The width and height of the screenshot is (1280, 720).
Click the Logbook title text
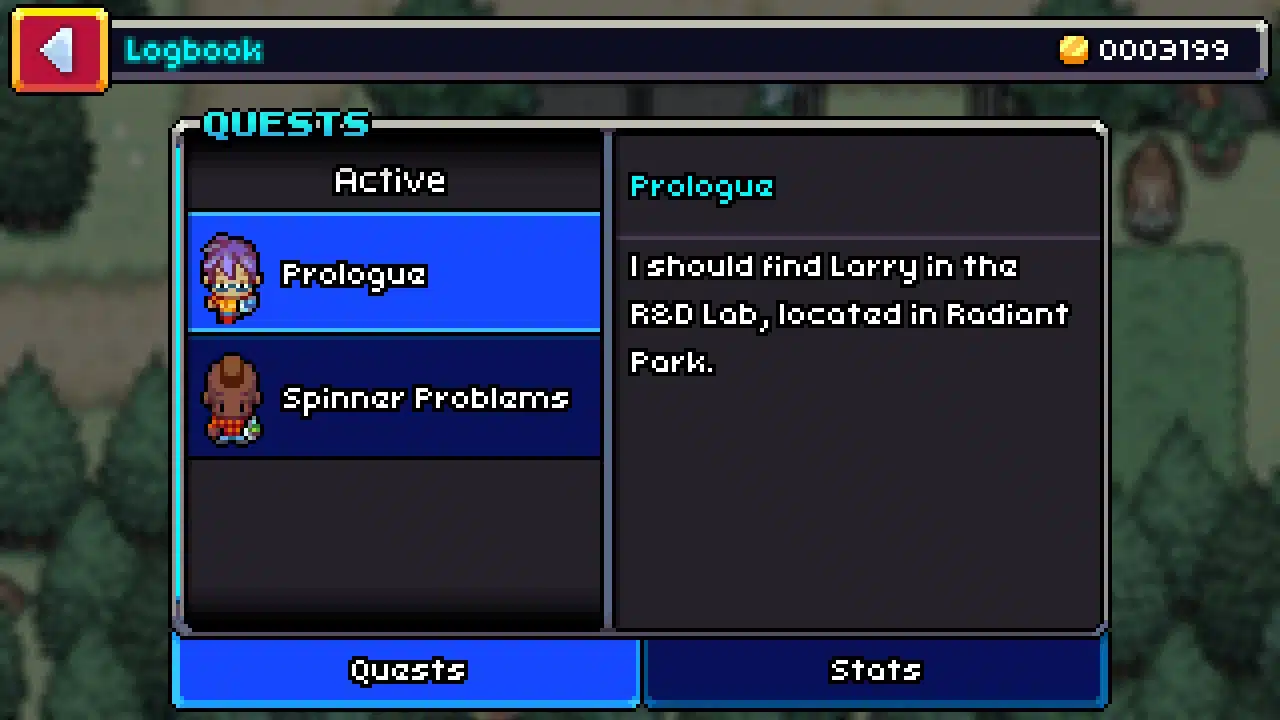point(193,50)
